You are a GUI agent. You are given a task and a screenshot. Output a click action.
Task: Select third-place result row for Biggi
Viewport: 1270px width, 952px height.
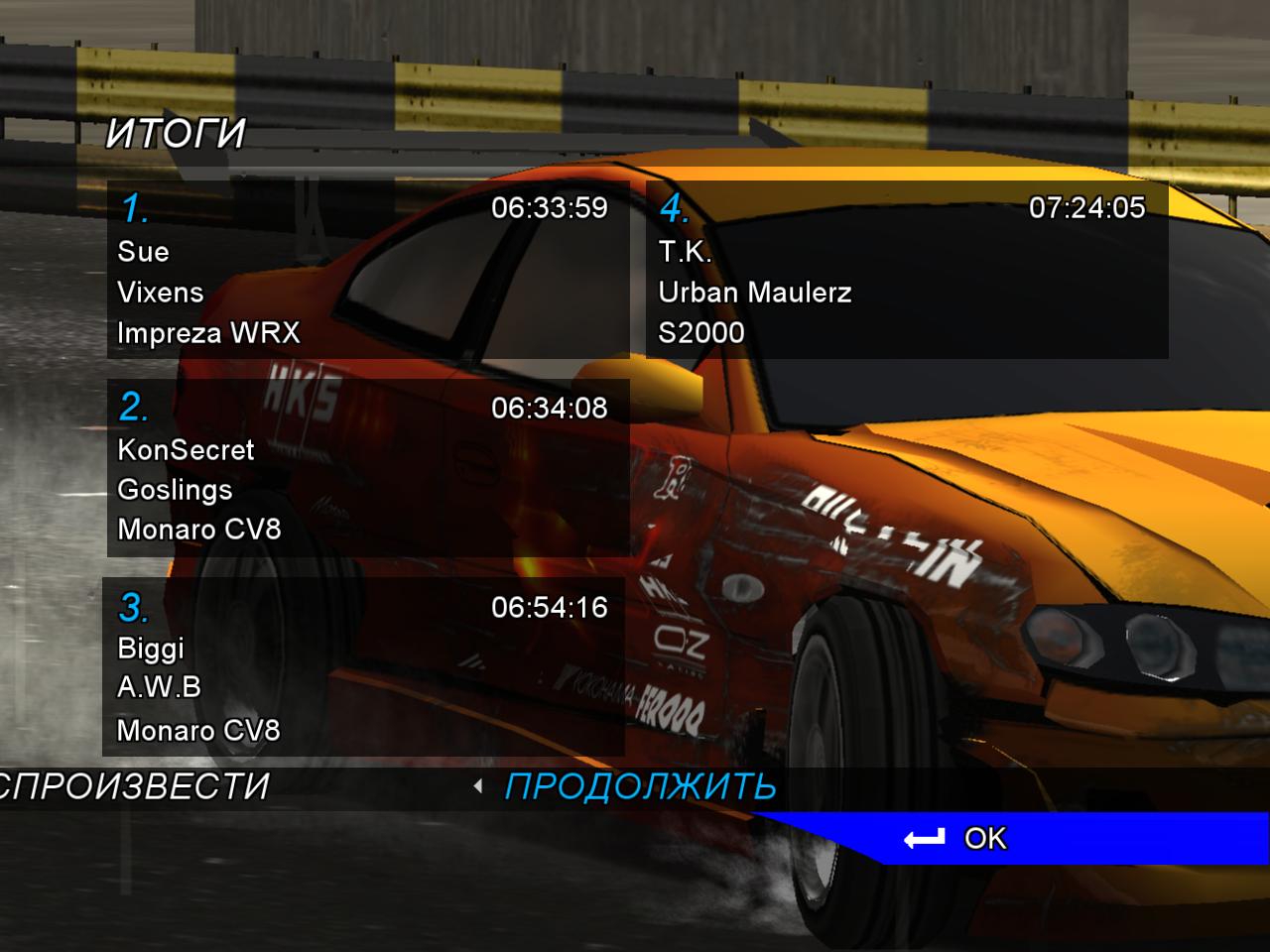[364, 667]
